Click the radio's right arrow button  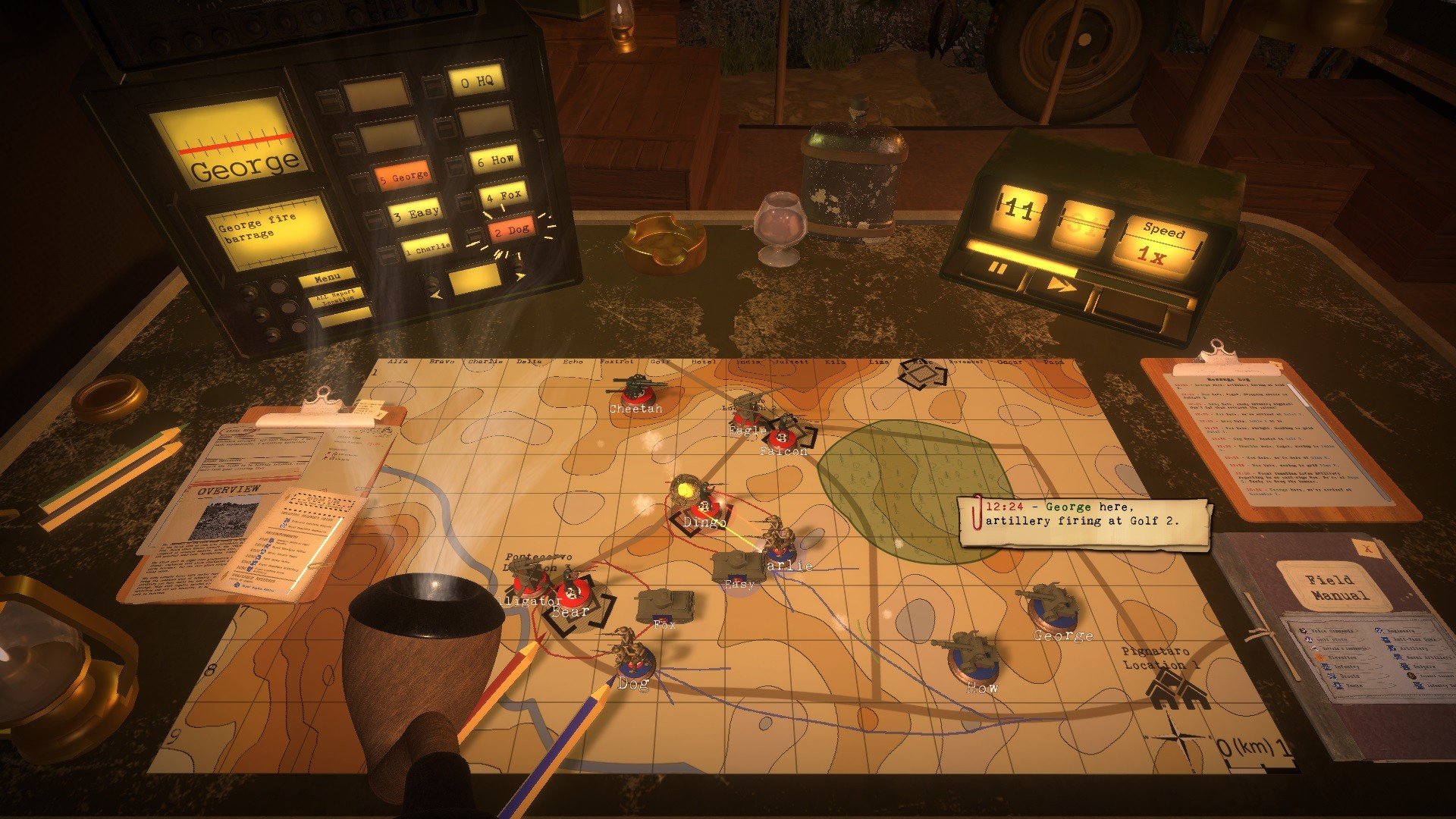tap(519, 275)
